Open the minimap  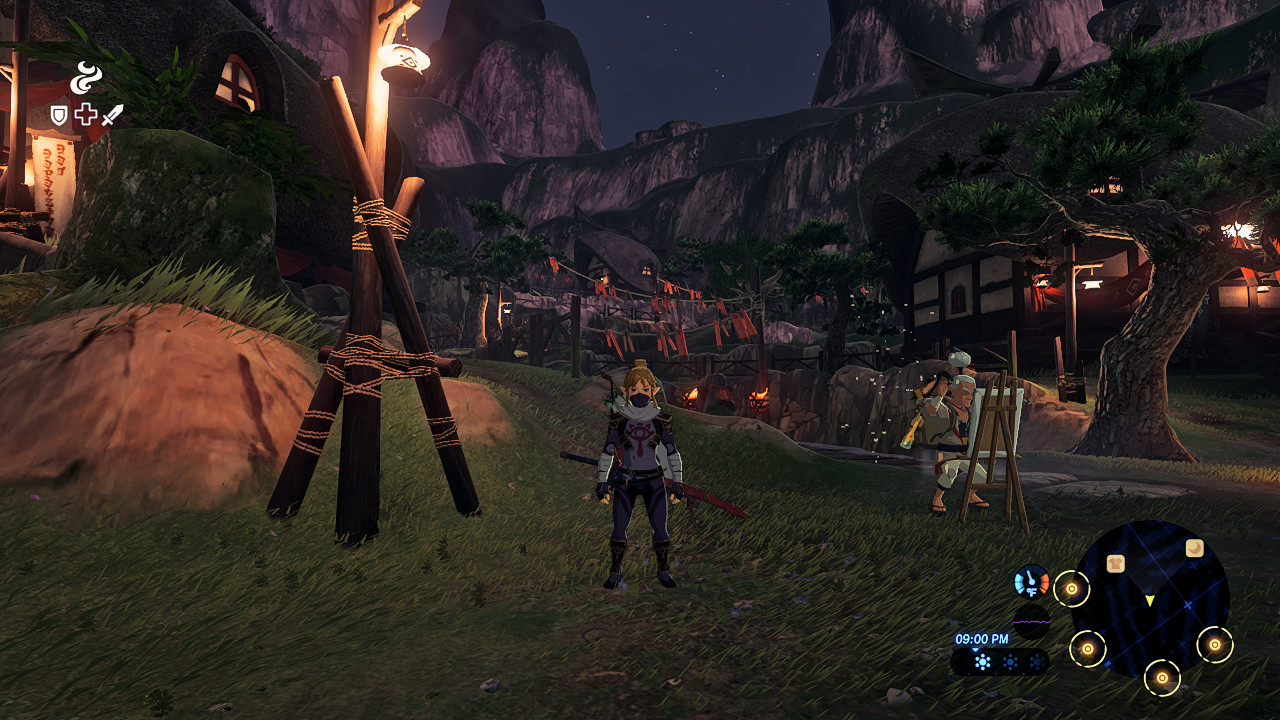coord(1150,598)
